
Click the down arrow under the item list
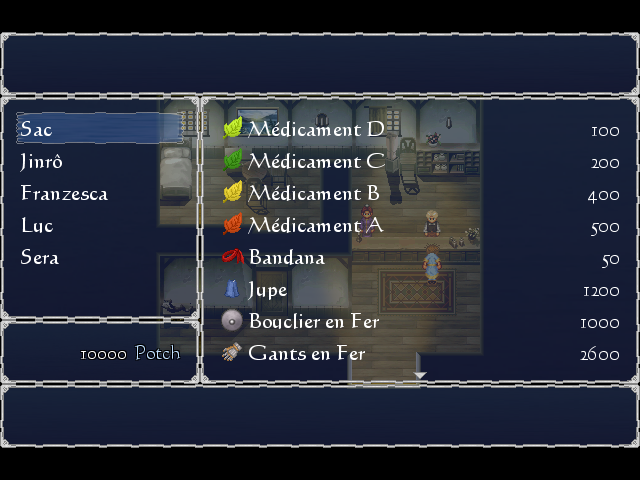pos(420,376)
